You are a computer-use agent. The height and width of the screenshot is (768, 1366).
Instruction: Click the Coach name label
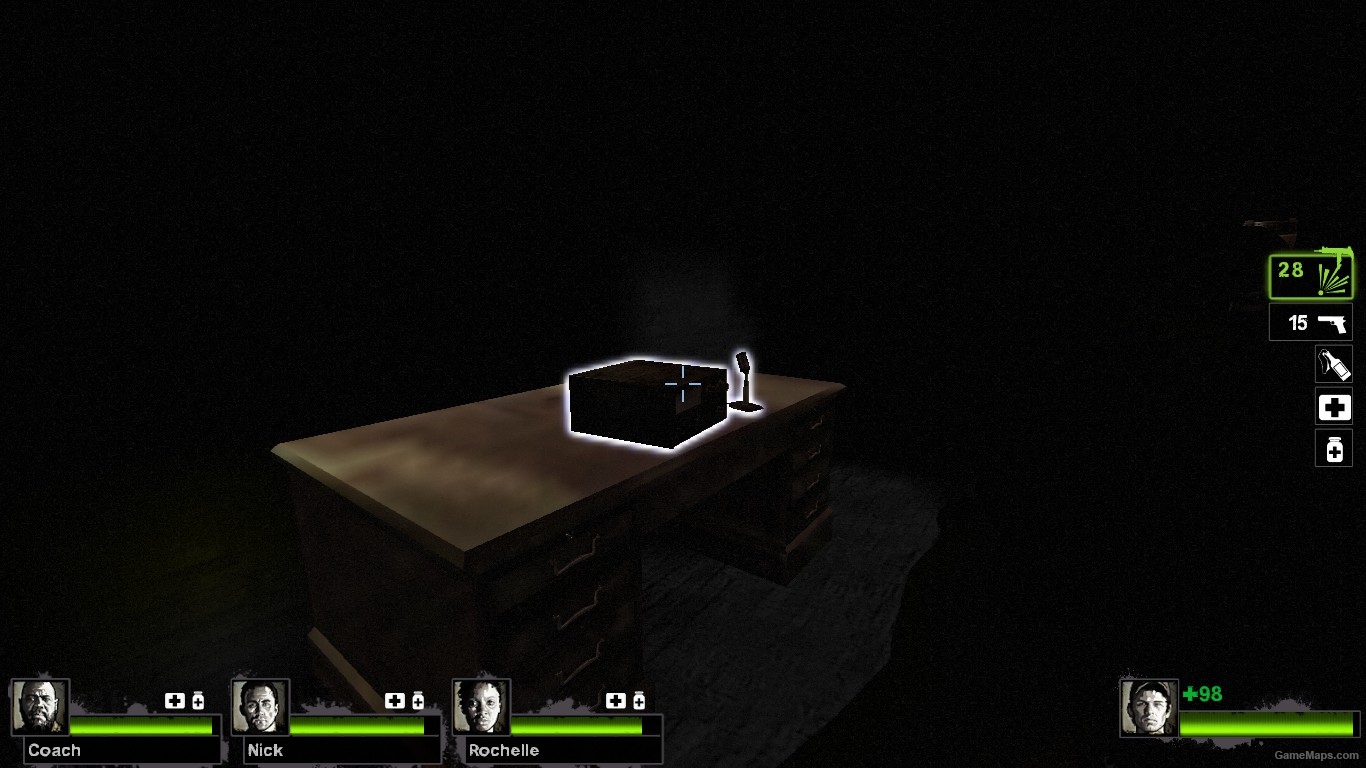(54, 750)
